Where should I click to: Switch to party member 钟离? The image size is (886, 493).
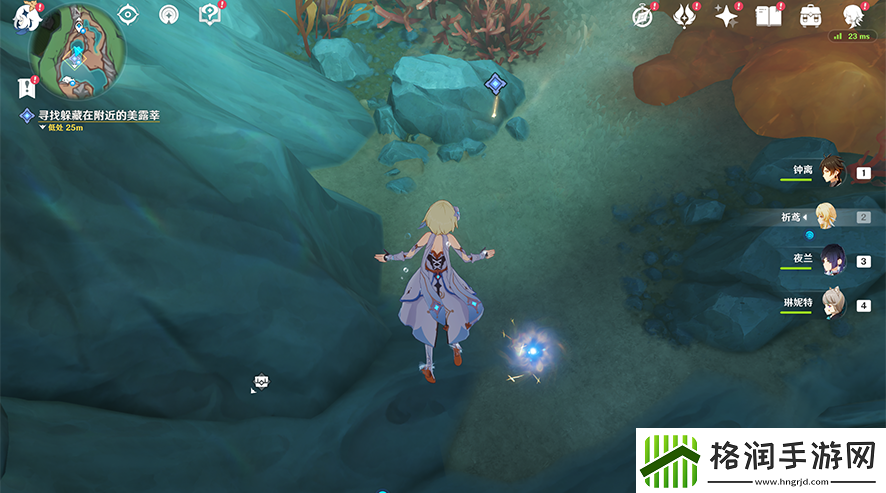[x=833, y=172]
